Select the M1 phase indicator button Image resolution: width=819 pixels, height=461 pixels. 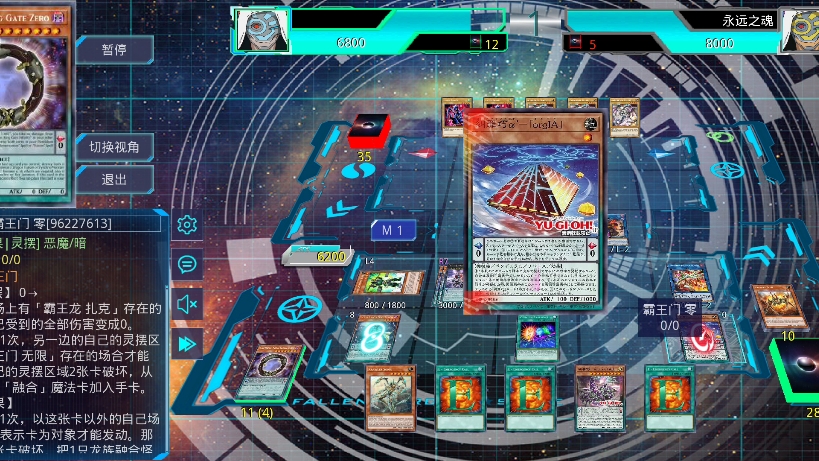pyautogui.click(x=393, y=231)
